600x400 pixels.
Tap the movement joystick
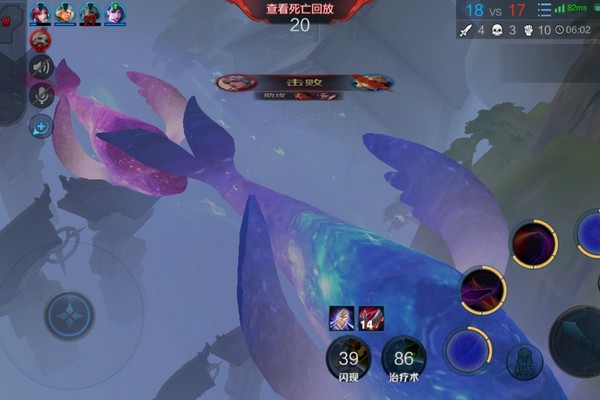pyautogui.click(x=69, y=316)
